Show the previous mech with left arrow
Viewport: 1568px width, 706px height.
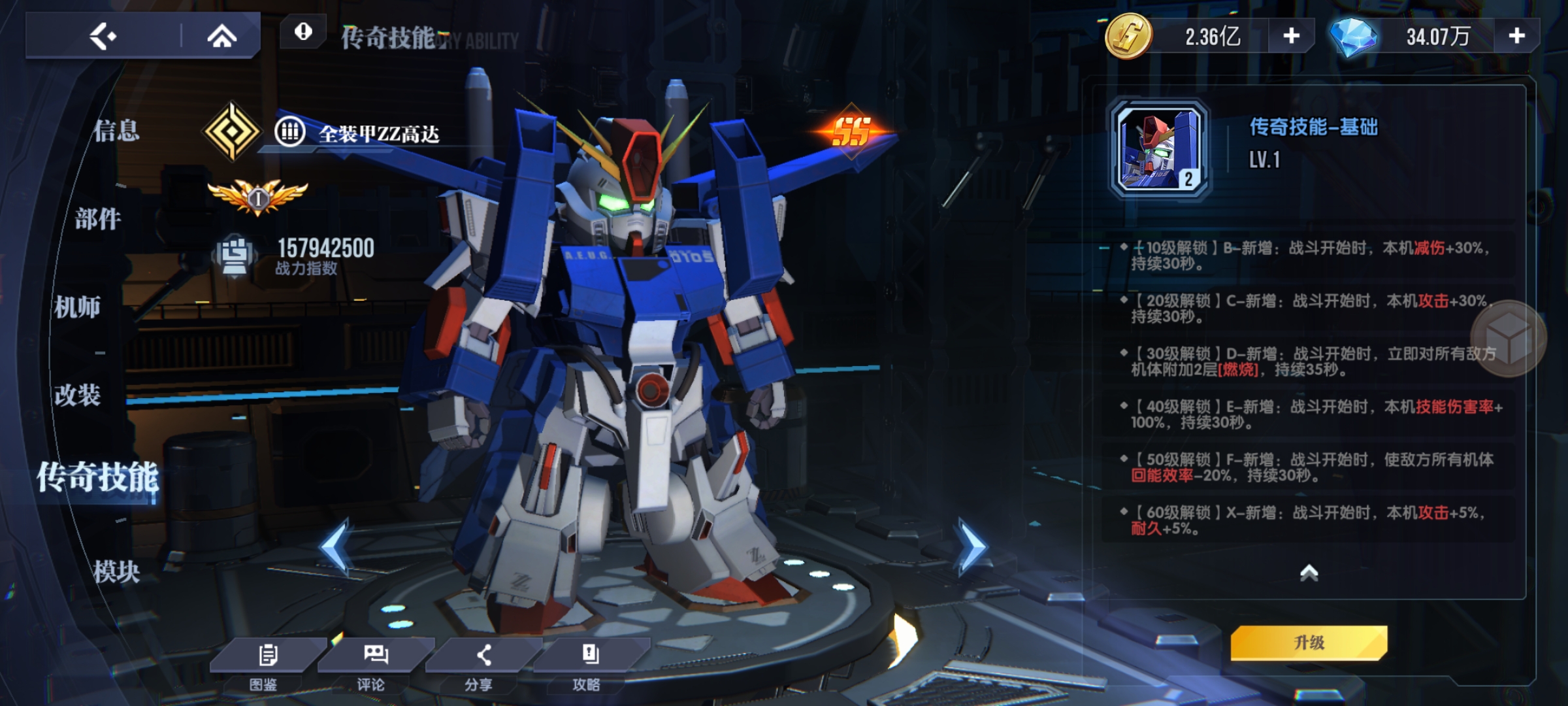[x=336, y=547]
